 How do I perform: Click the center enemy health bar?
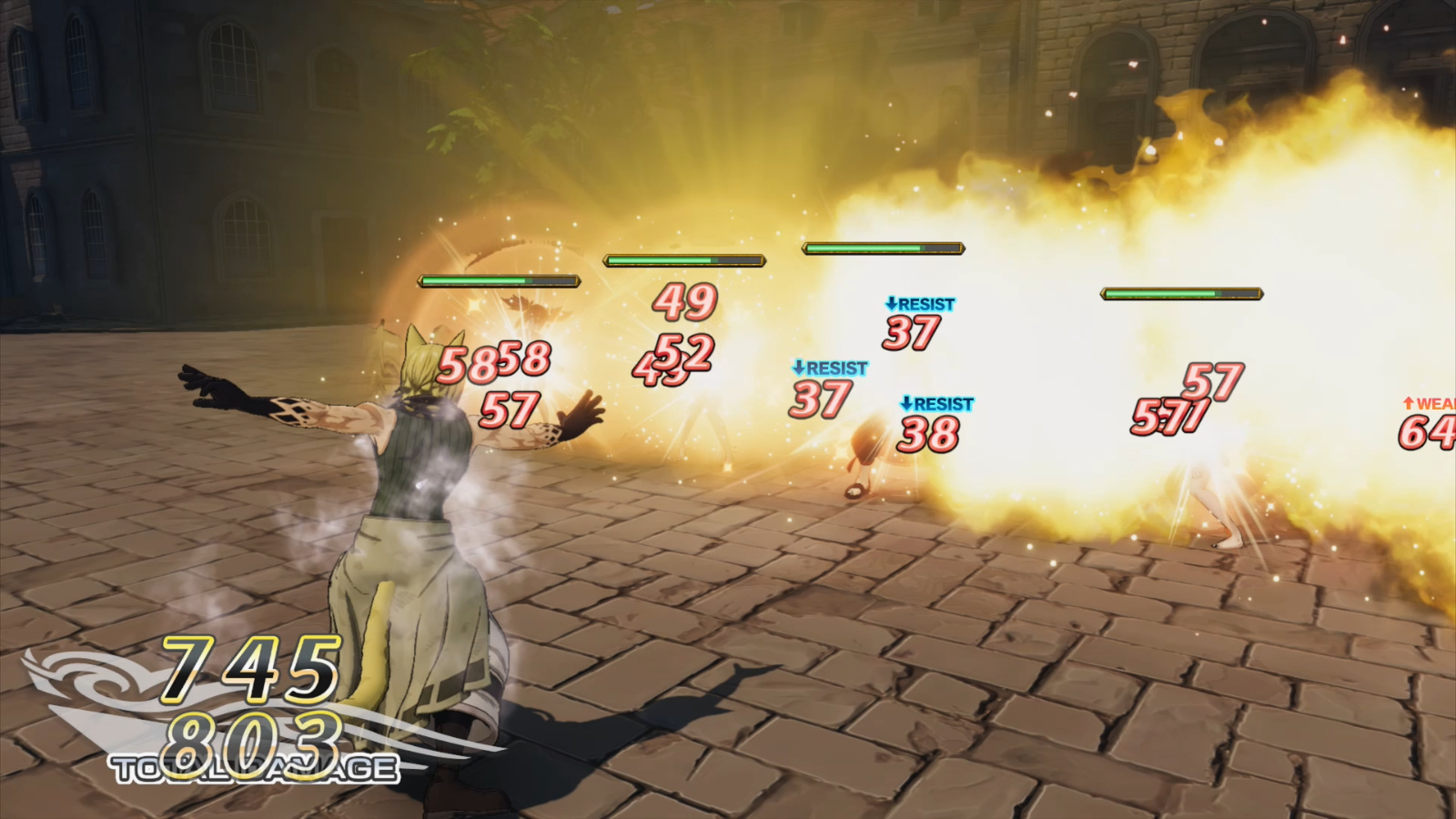pyautogui.click(x=881, y=246)
